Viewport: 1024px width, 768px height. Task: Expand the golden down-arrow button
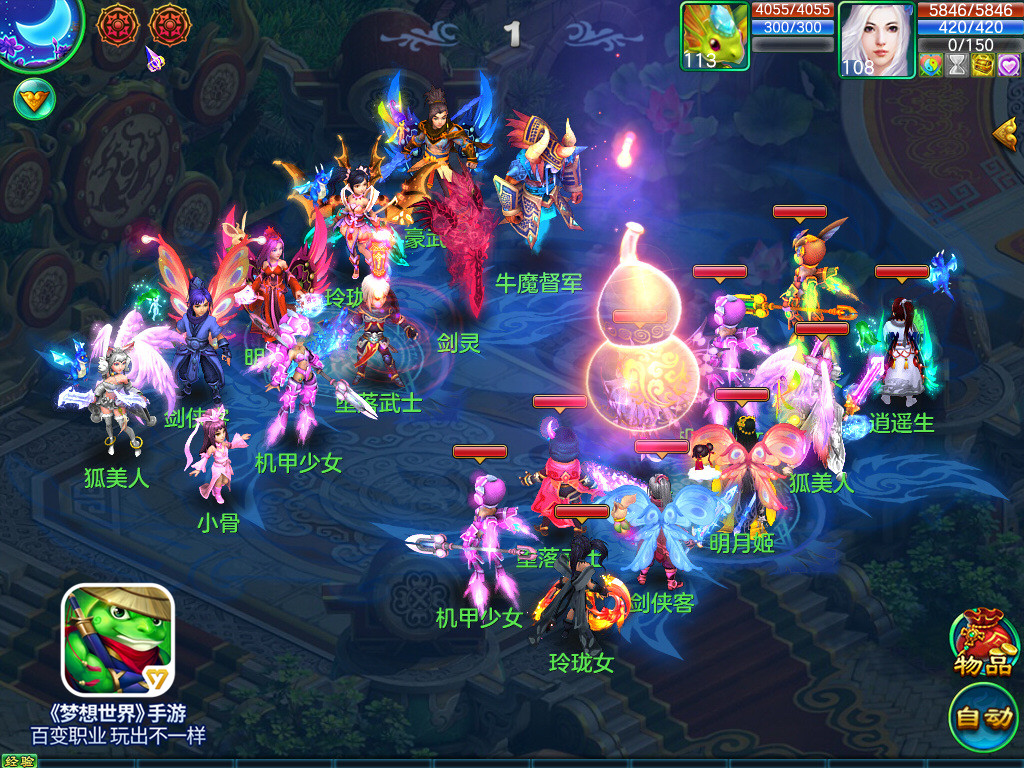point(34,98)
